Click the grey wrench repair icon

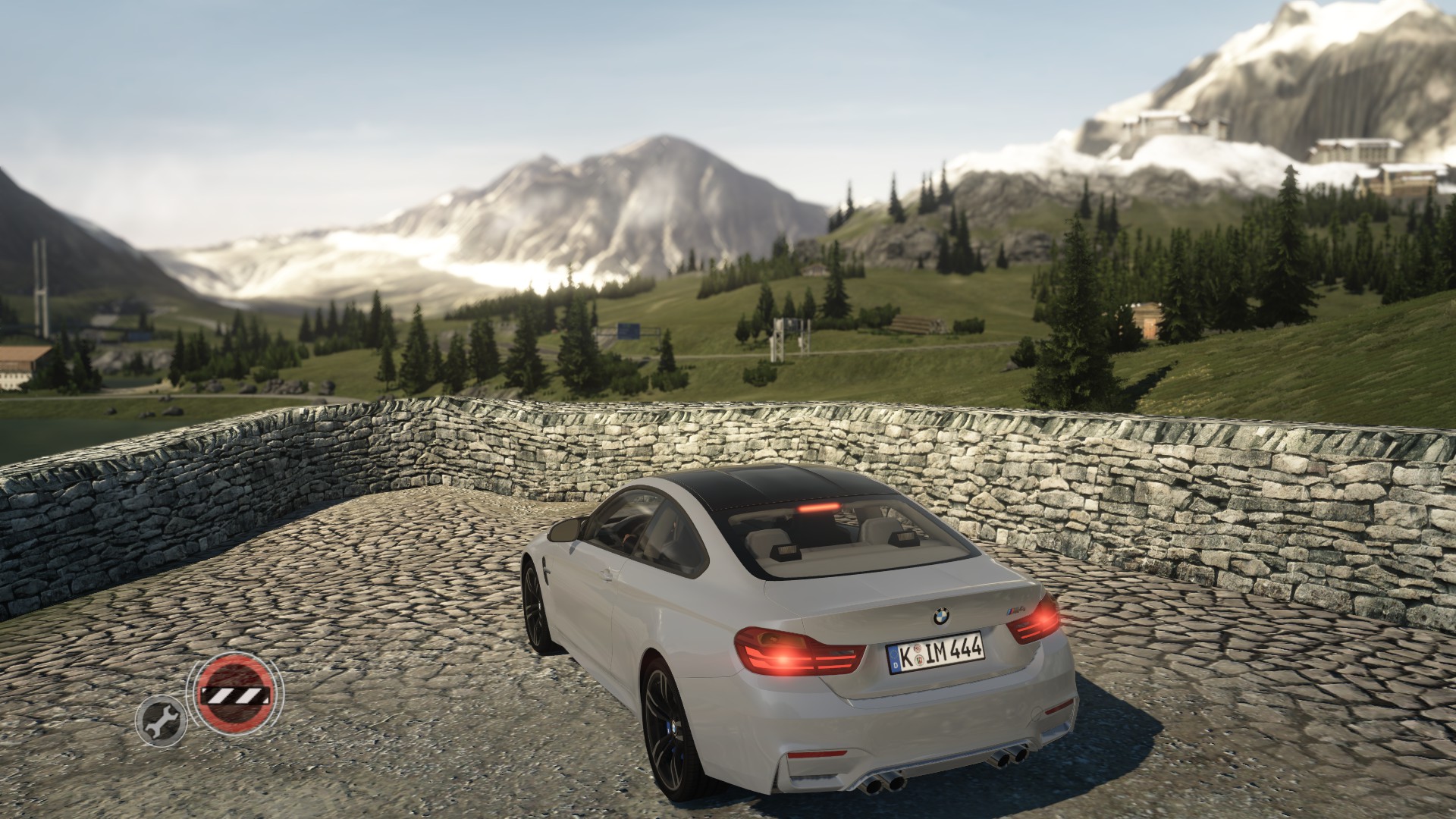pyautogui.click(x=161, y=720)
